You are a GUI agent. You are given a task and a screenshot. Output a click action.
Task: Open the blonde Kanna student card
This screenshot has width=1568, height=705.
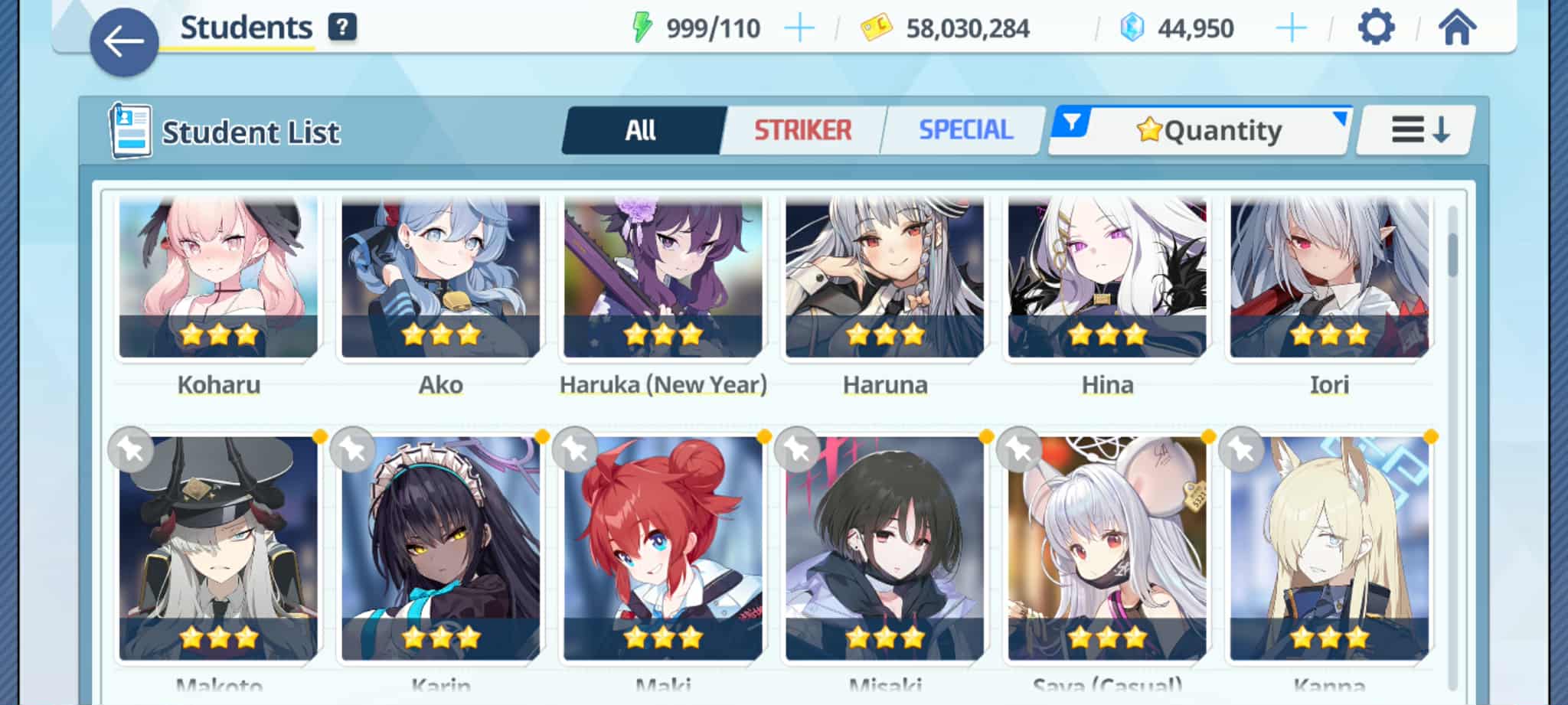point(1328,547)
